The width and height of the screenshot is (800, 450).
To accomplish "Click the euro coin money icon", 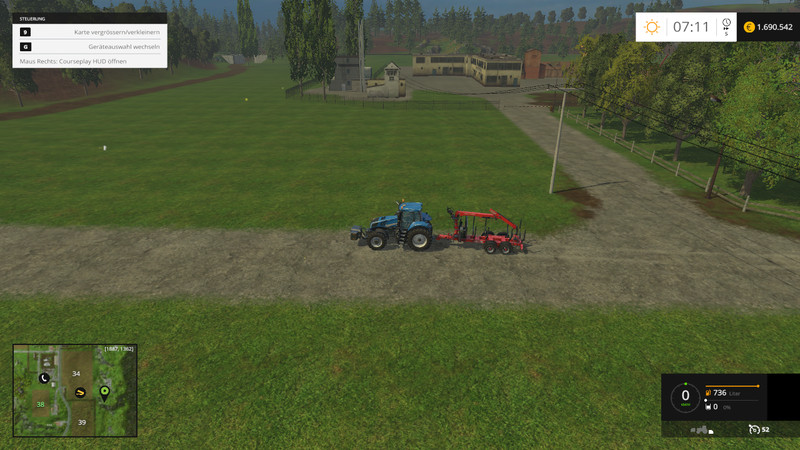I will [749, 27].
